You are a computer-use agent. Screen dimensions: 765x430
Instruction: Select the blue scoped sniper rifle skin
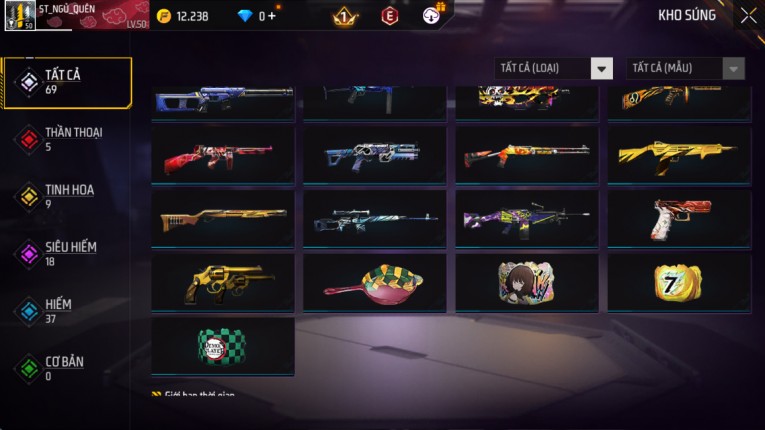(x=375, y=218)
